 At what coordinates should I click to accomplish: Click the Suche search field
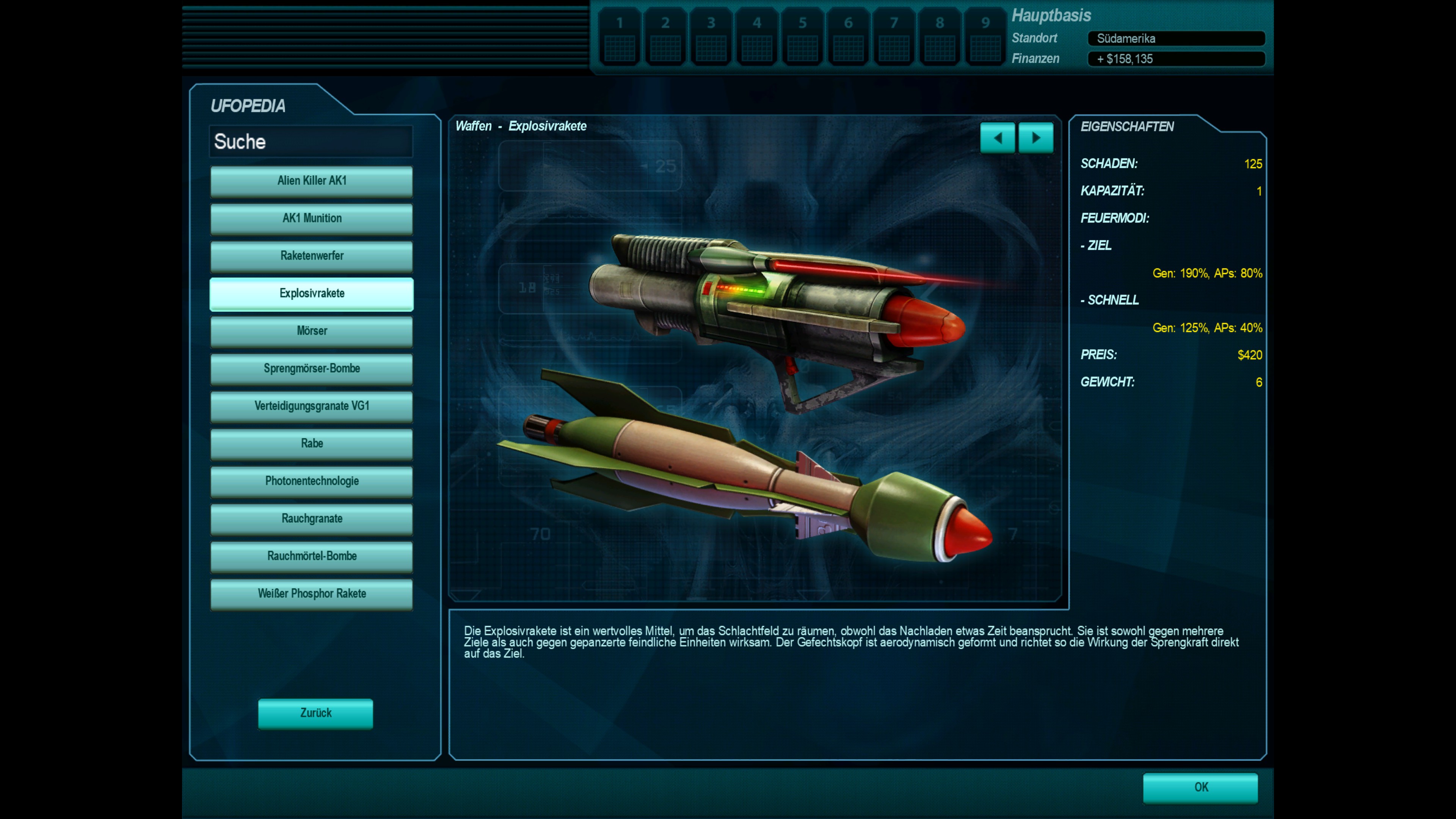[311, 141]
